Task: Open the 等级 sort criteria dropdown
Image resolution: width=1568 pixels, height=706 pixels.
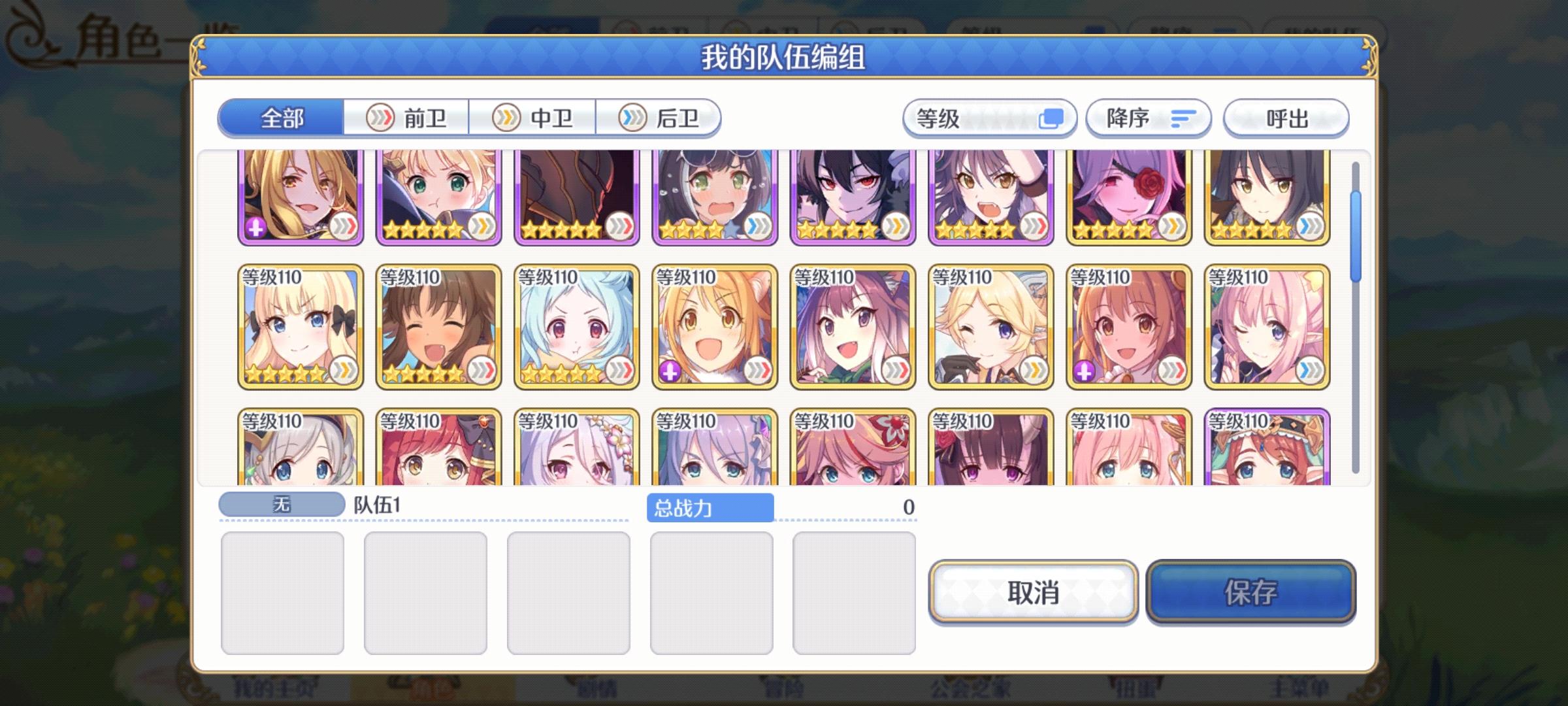Action: pyautogui.click(x=988, y=118)
